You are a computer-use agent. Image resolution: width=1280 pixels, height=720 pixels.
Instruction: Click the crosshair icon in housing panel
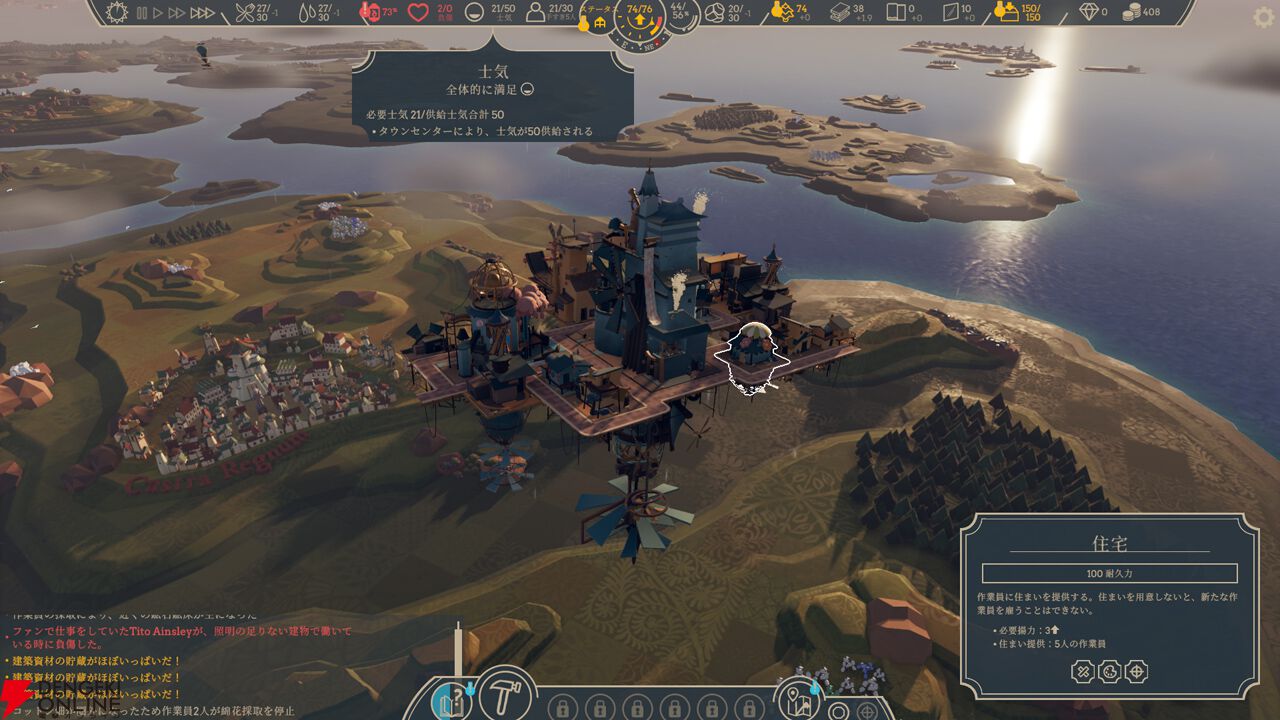1136,671
